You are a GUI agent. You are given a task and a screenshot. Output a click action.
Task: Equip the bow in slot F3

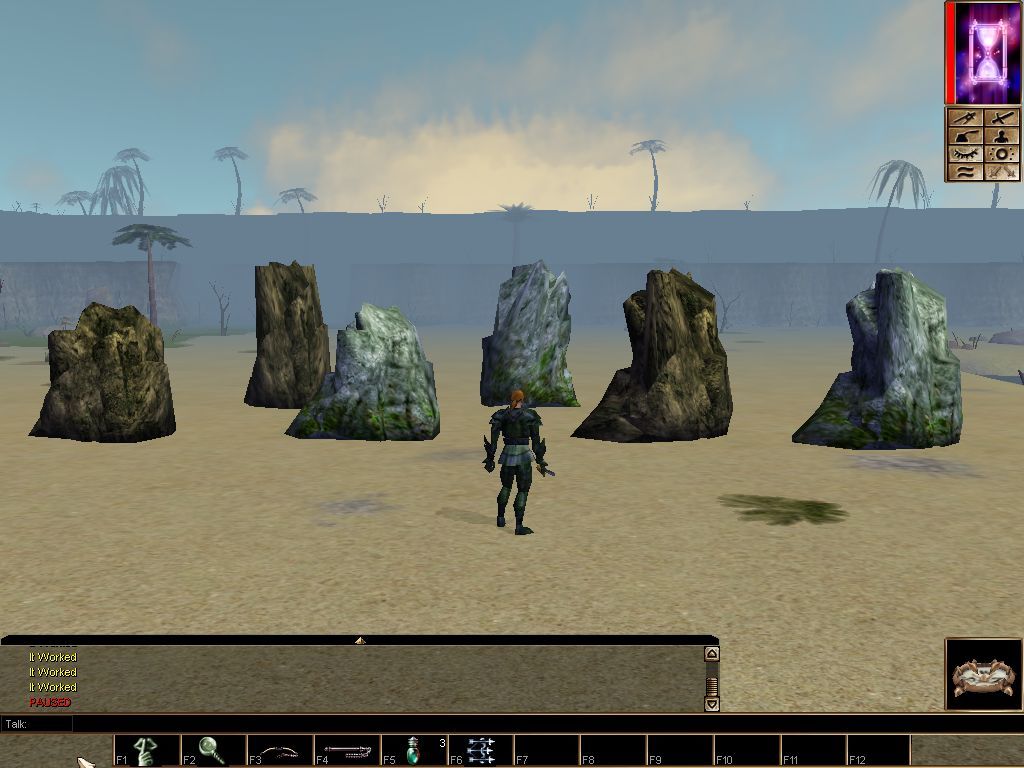[280, 750]
